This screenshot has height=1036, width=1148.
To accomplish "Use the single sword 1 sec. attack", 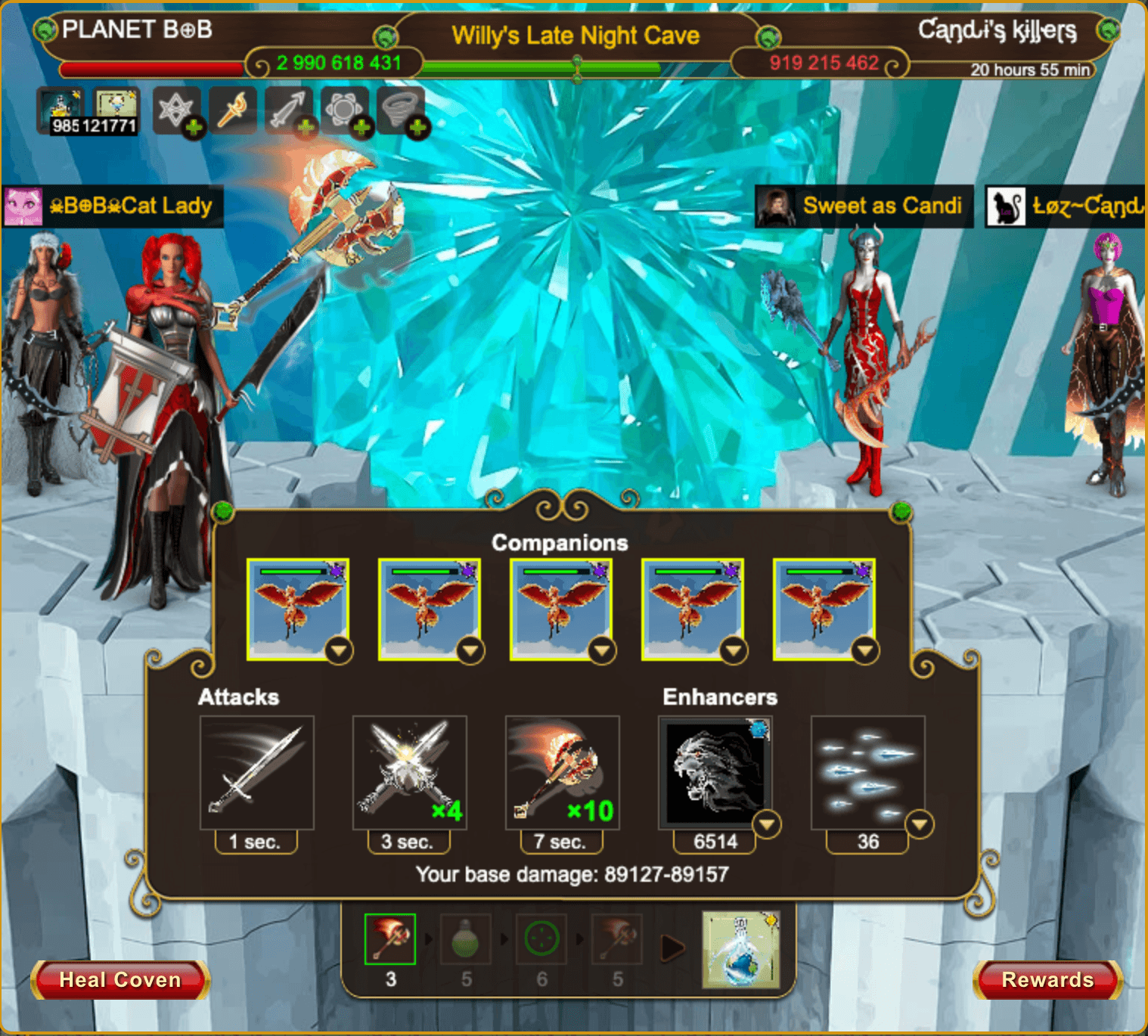I will pyautogui.click(x=256, y=773).
